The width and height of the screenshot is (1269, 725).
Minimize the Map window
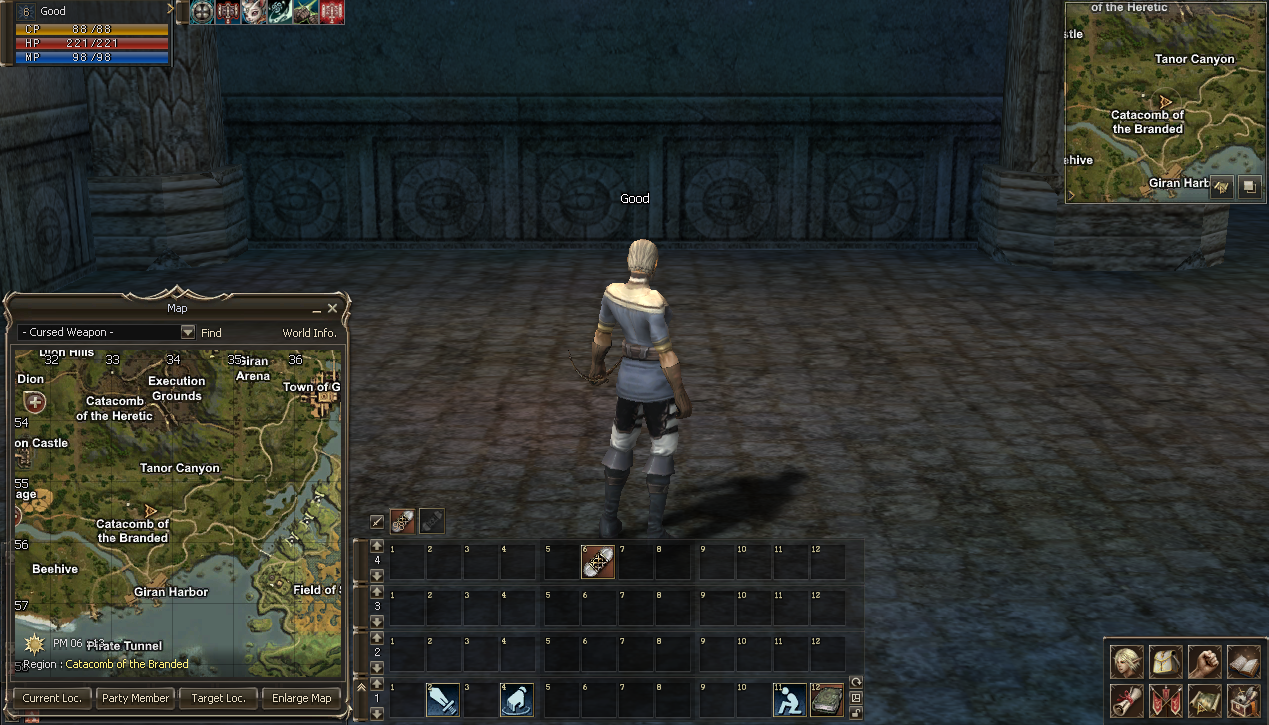(x=317, y=310)
